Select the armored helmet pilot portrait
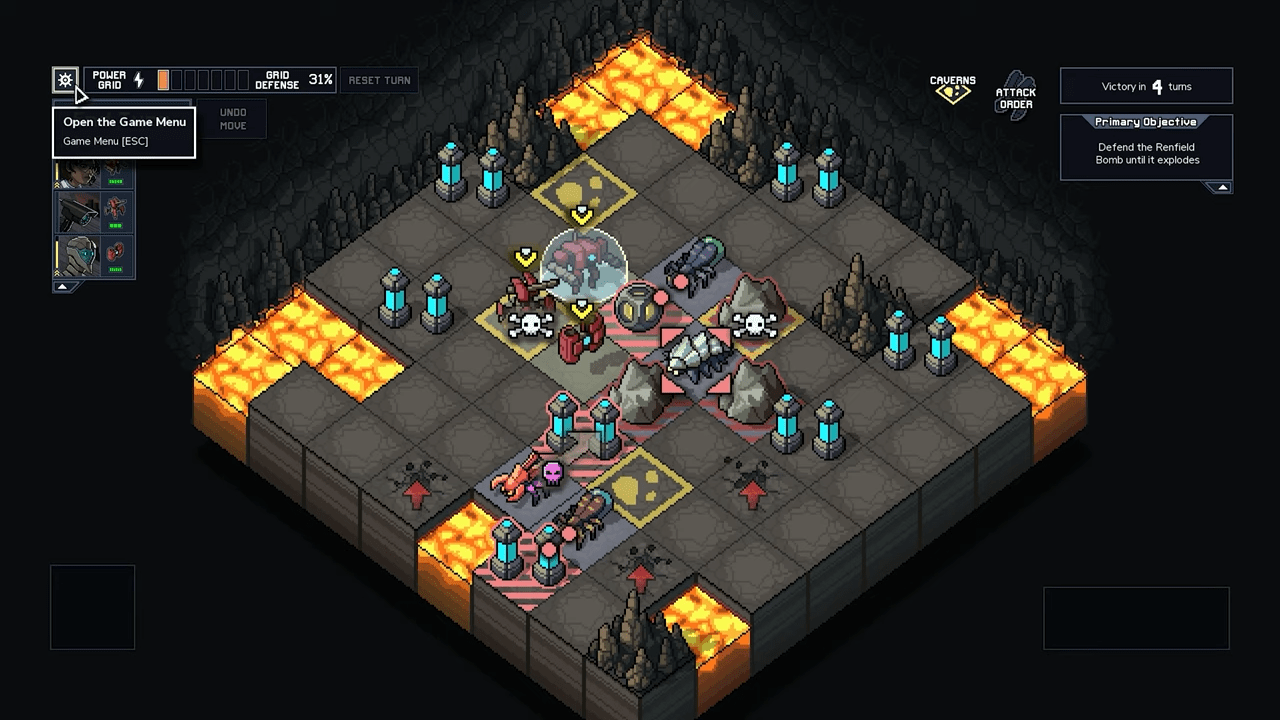The image size is (1280, 720). (79, 255)
